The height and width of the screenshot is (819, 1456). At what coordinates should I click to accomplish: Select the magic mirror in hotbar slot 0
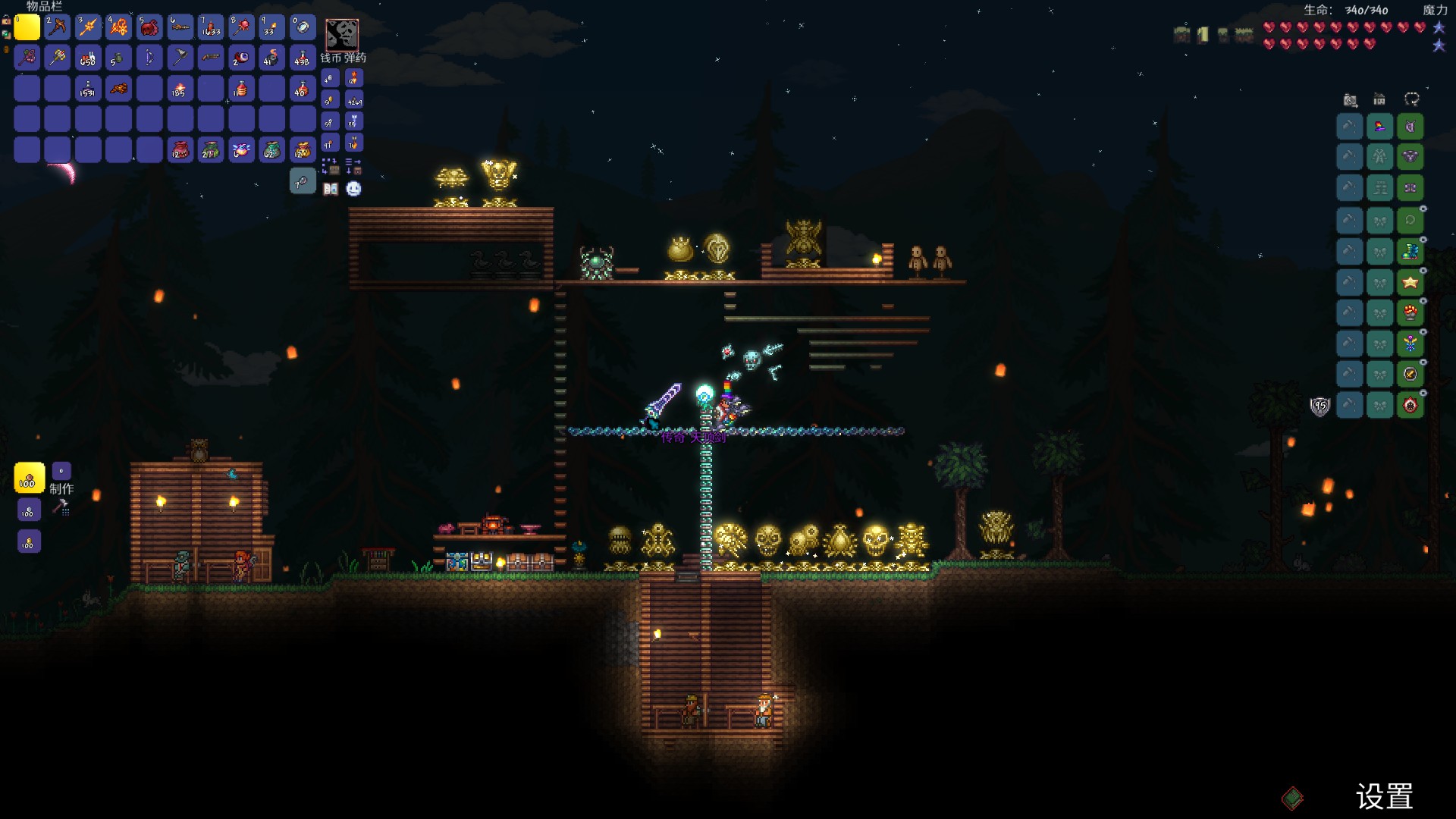pyautogui.click(x=303, y=27)
